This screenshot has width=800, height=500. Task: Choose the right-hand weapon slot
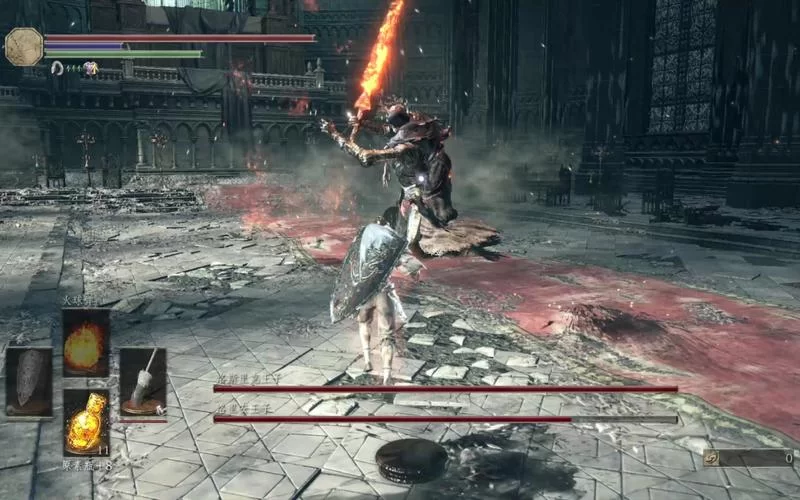tap(143, 381)
